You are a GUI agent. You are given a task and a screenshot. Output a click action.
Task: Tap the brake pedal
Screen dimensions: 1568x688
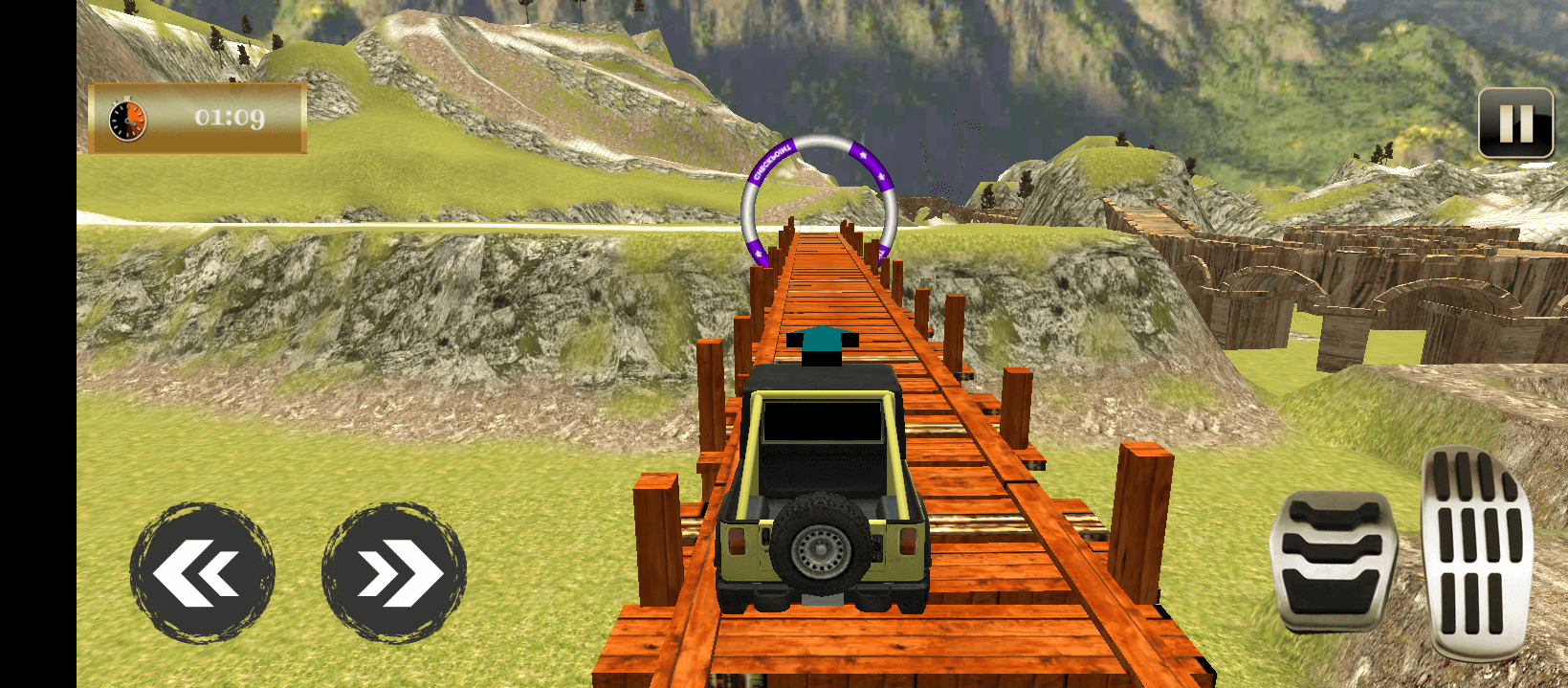1333,558
